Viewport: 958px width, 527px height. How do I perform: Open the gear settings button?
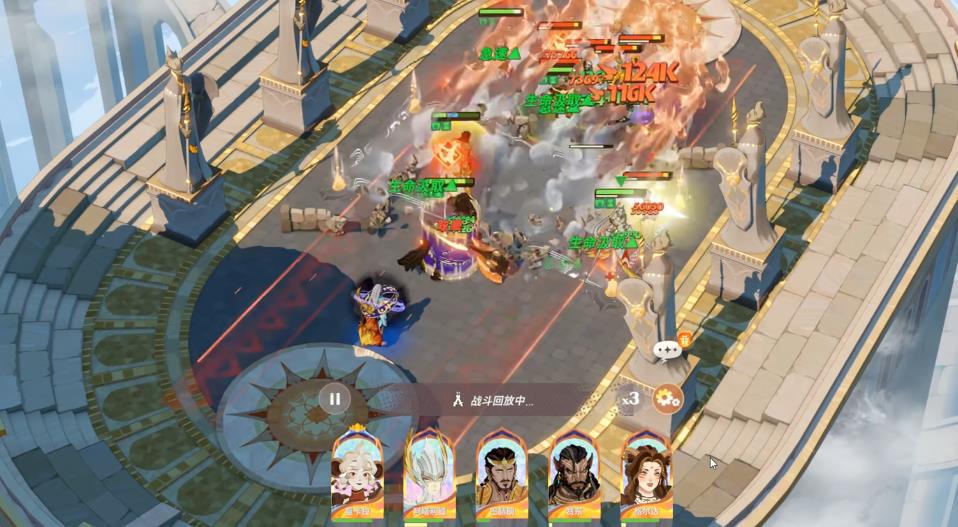click(667, 399)
